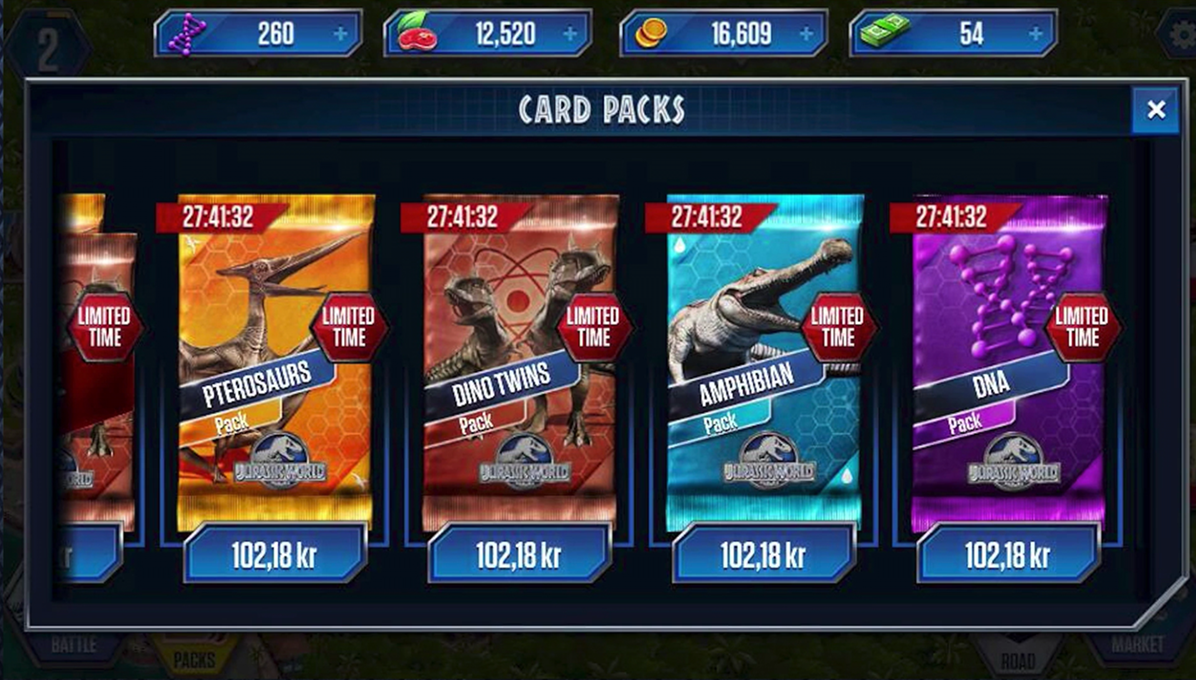The image size is (1196, 680).
Task: Add more food with the plus button
Action: click(x=570, y=34)
